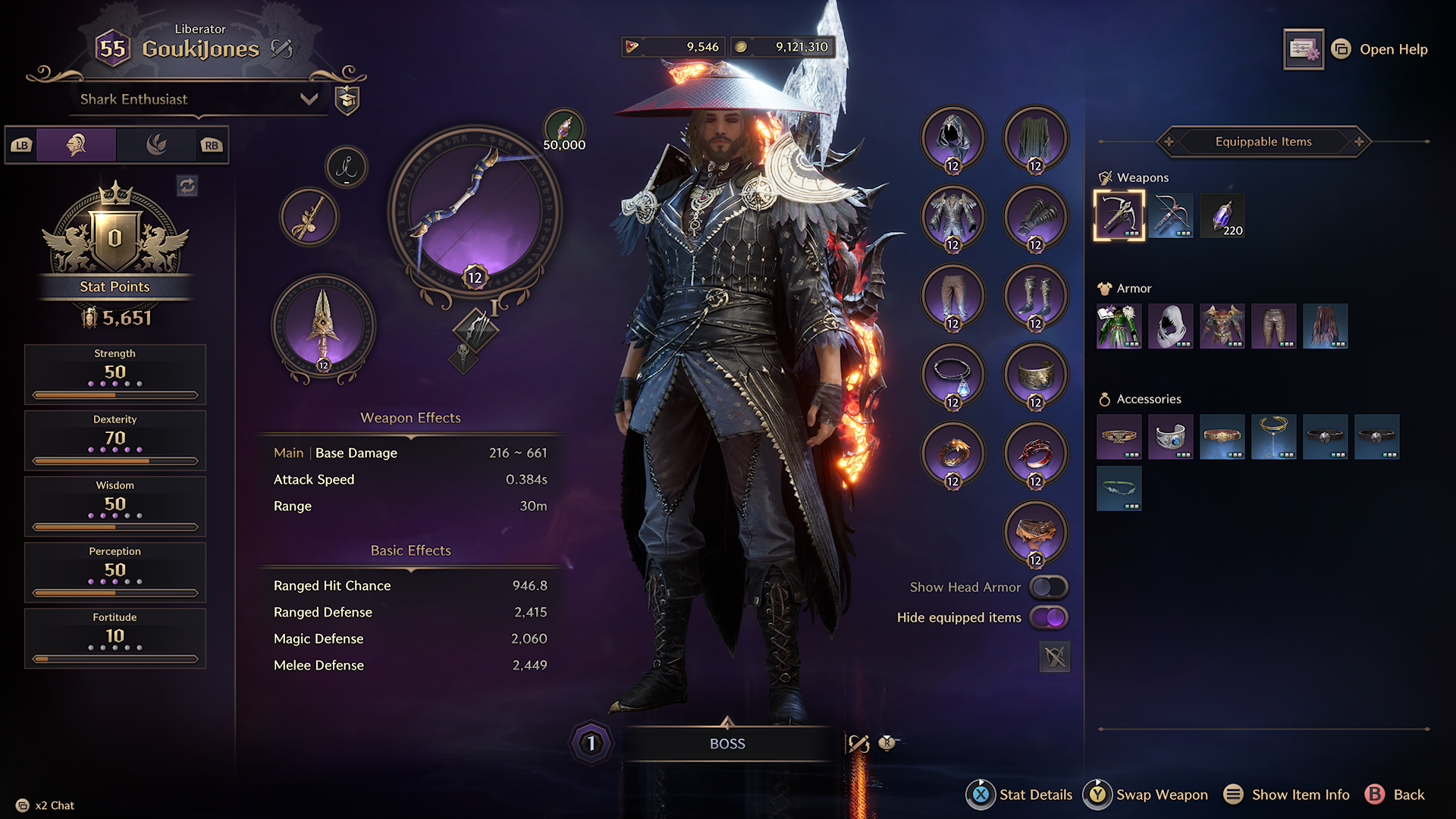1456x819 pixels.
Task: Open the Dexterity stat panel
Action: pyautogui.click(x=115, y=440)
